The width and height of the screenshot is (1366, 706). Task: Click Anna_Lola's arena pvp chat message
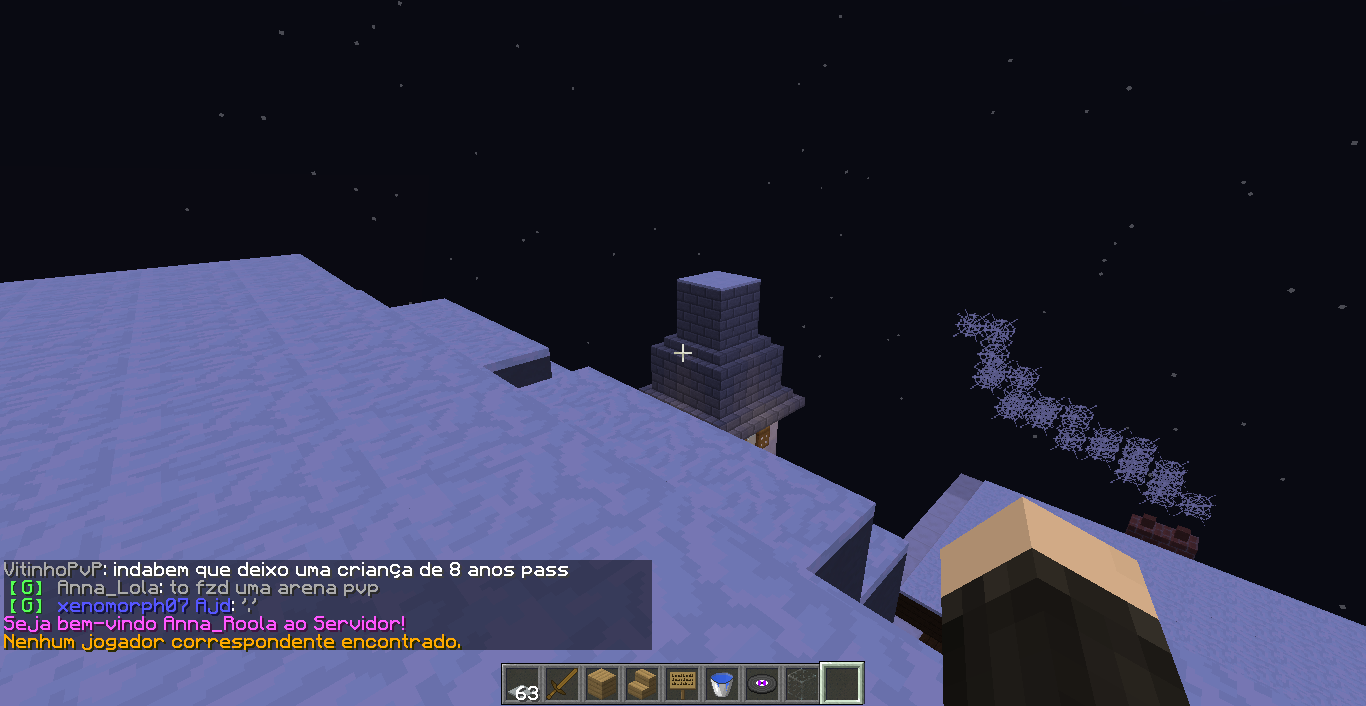pos(218,588)
